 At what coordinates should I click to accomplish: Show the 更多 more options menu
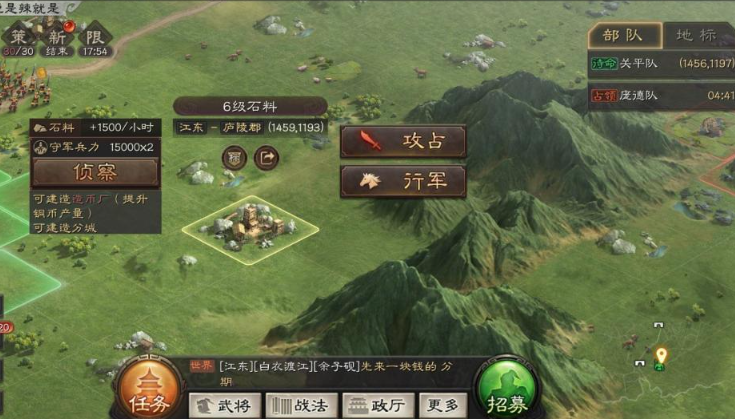[x=443, y=405]
